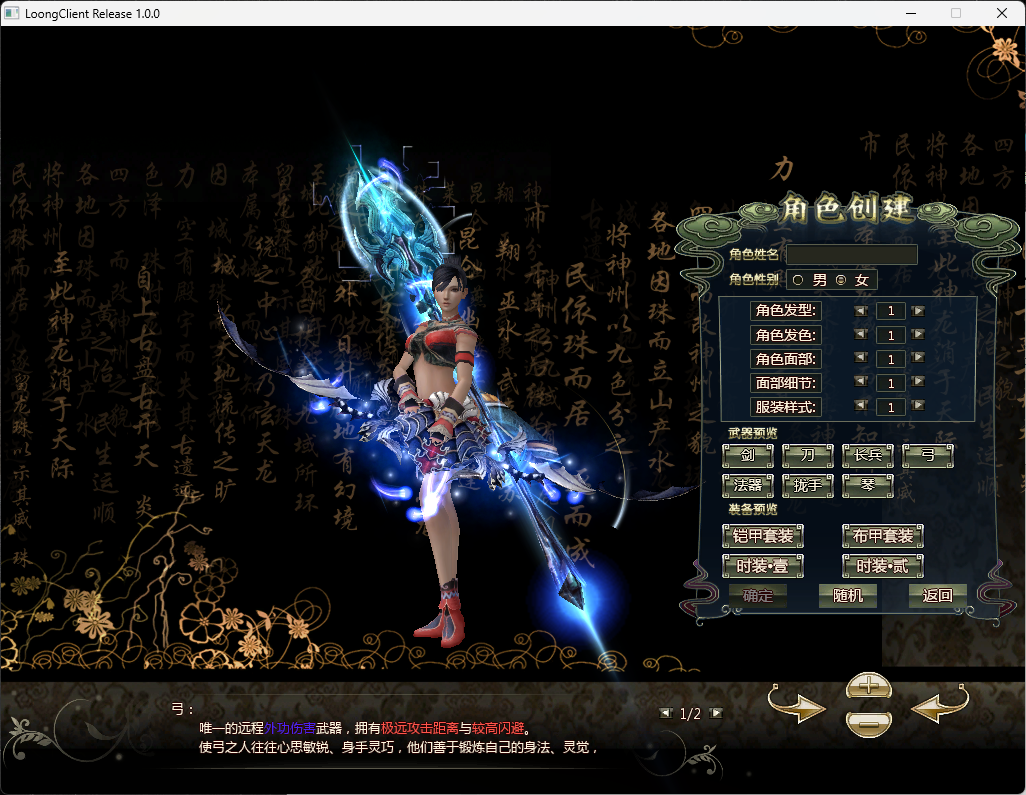The image size is (1026, 795).
Task: Choose the female (女) gender option
Action: (x=840, y=280)
